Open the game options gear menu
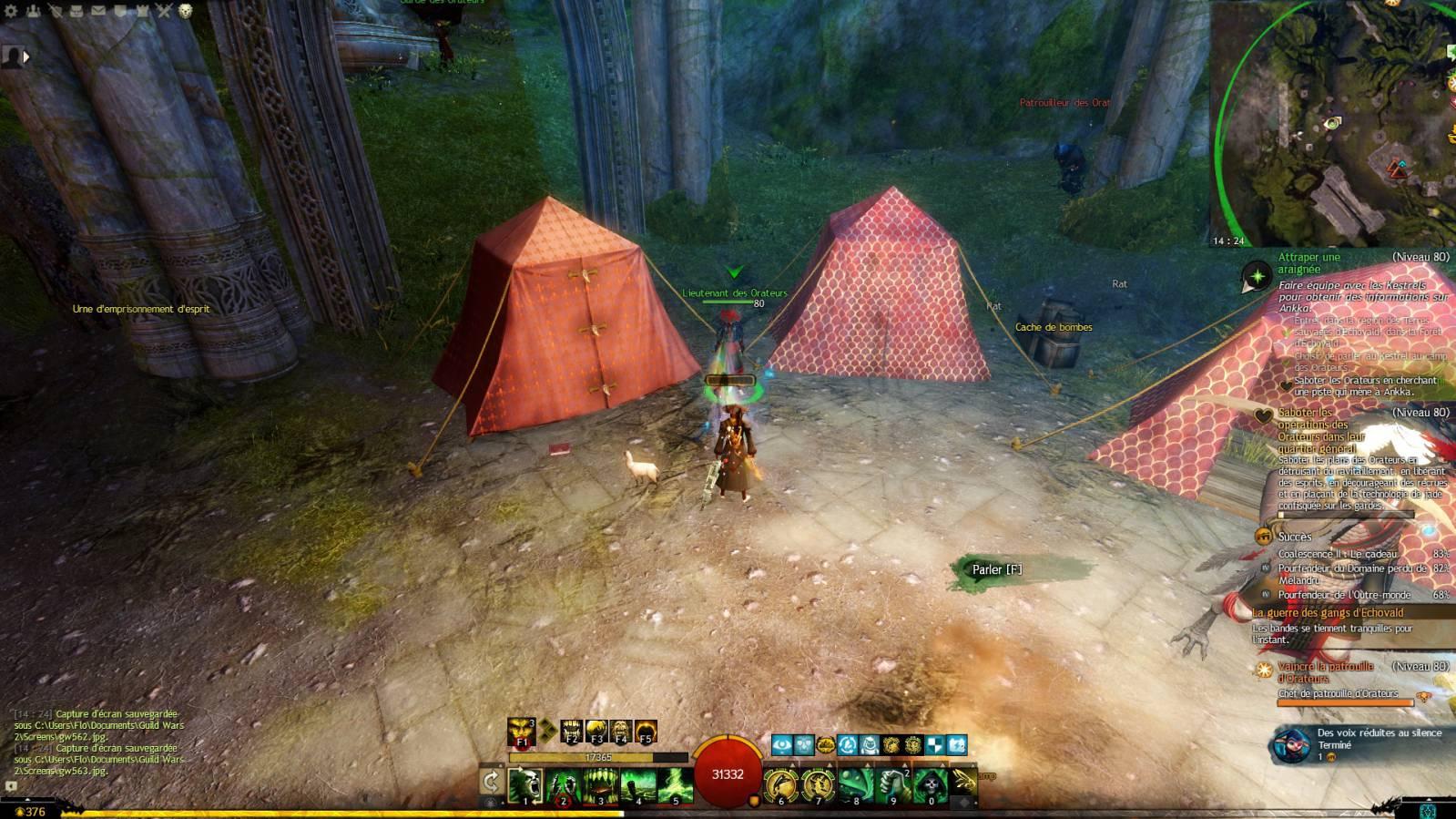Viewport: 1456px width, 819px height. [x=12, y=11]
